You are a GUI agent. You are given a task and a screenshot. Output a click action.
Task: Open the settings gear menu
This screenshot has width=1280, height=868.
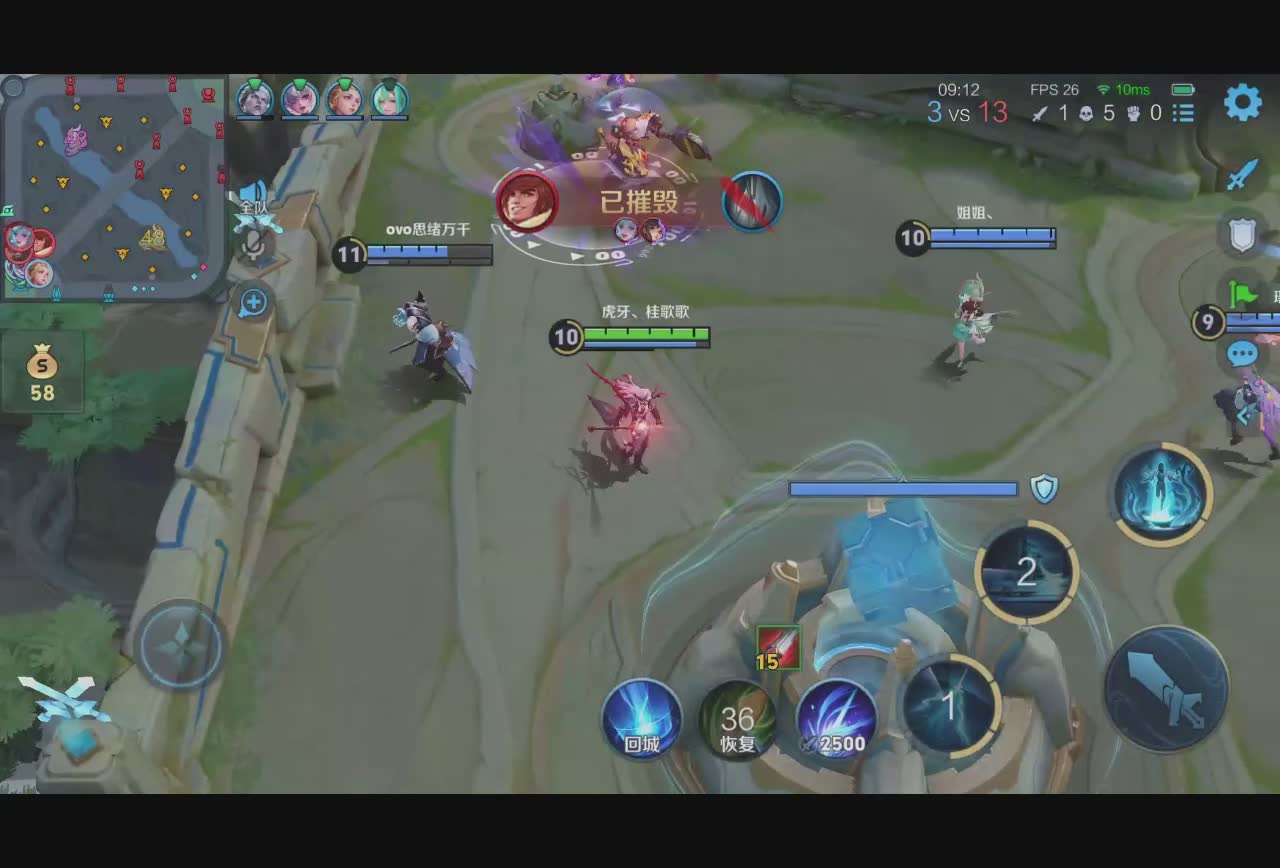click(x=1242, y=102)
